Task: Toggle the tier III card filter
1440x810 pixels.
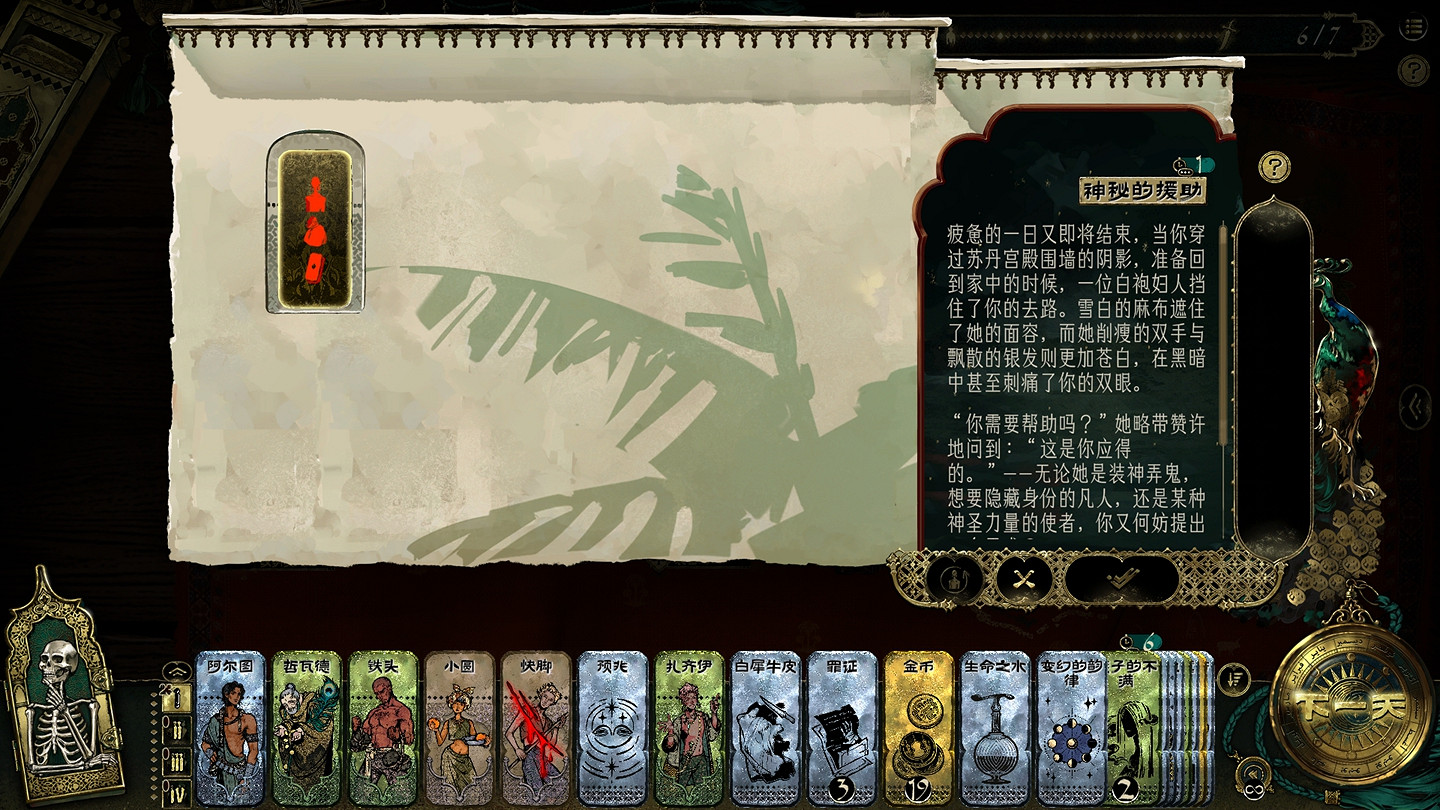Action: [176, 760]
